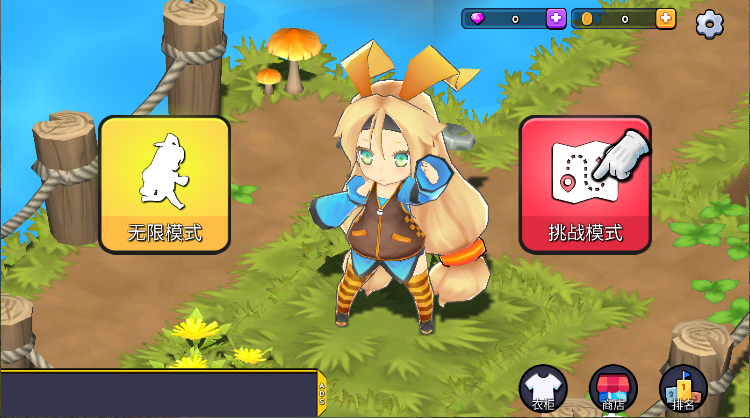Visit the 商店 shop
The height and width of the screenshot is (418, 750).
(613, 388)
